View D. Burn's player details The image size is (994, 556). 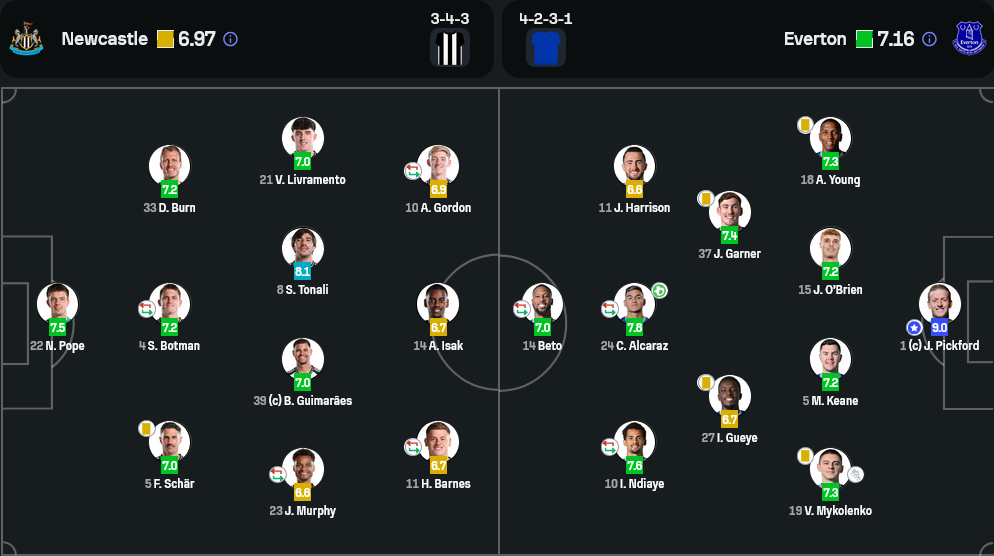(x=169, y=166)
